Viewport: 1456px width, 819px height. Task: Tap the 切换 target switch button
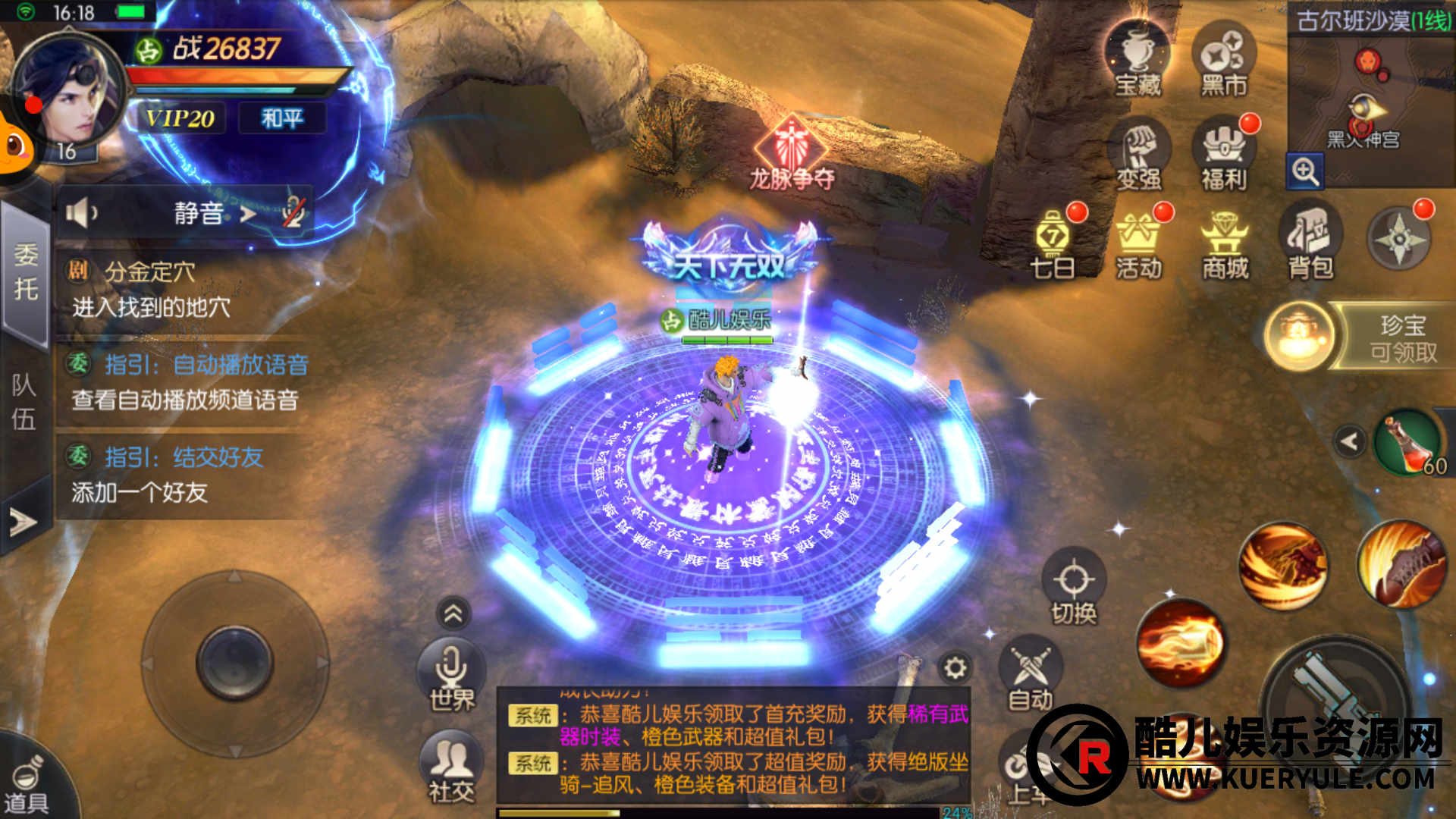click(1074, 588)
